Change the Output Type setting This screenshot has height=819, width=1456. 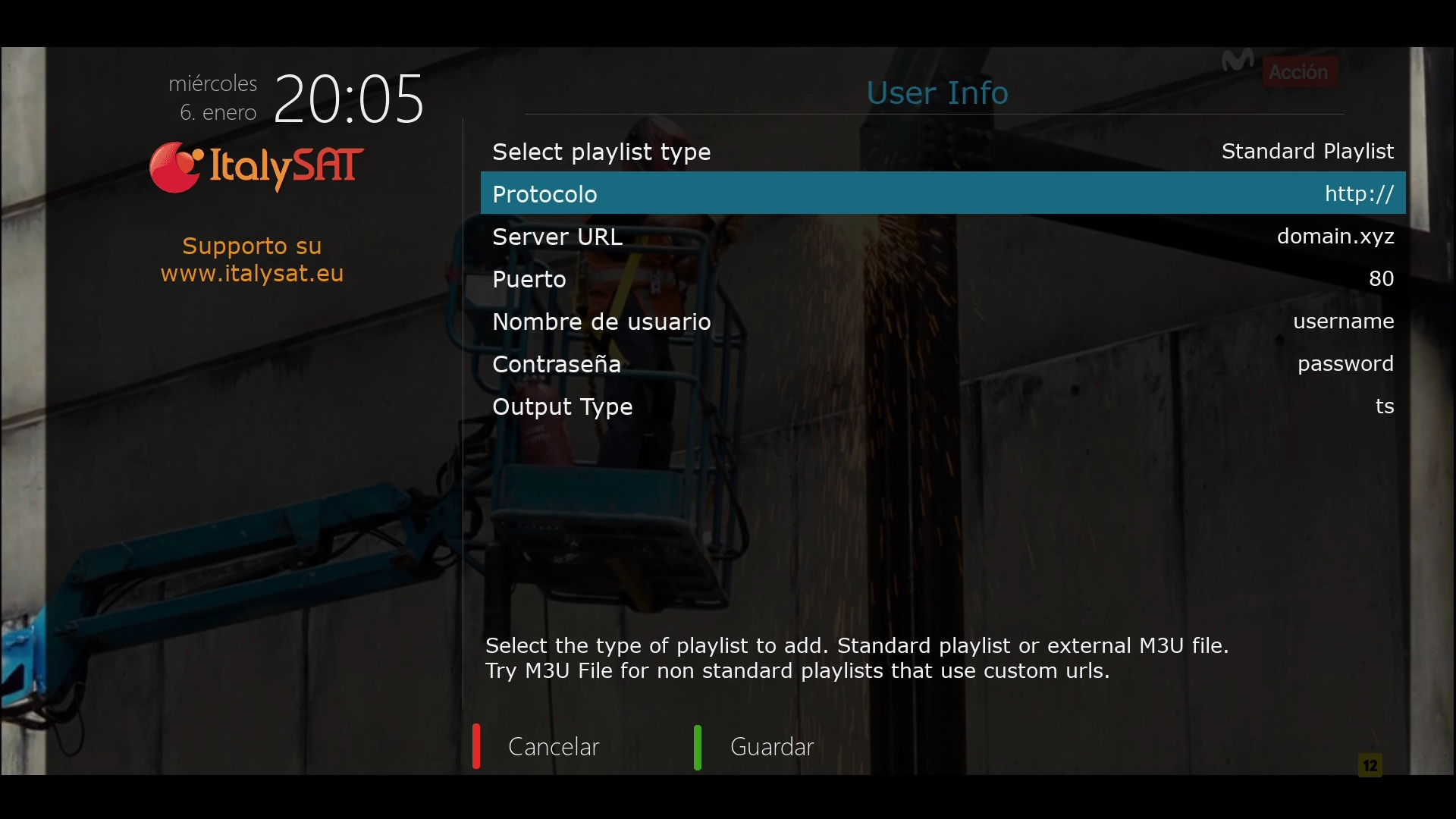pos(943,406)
